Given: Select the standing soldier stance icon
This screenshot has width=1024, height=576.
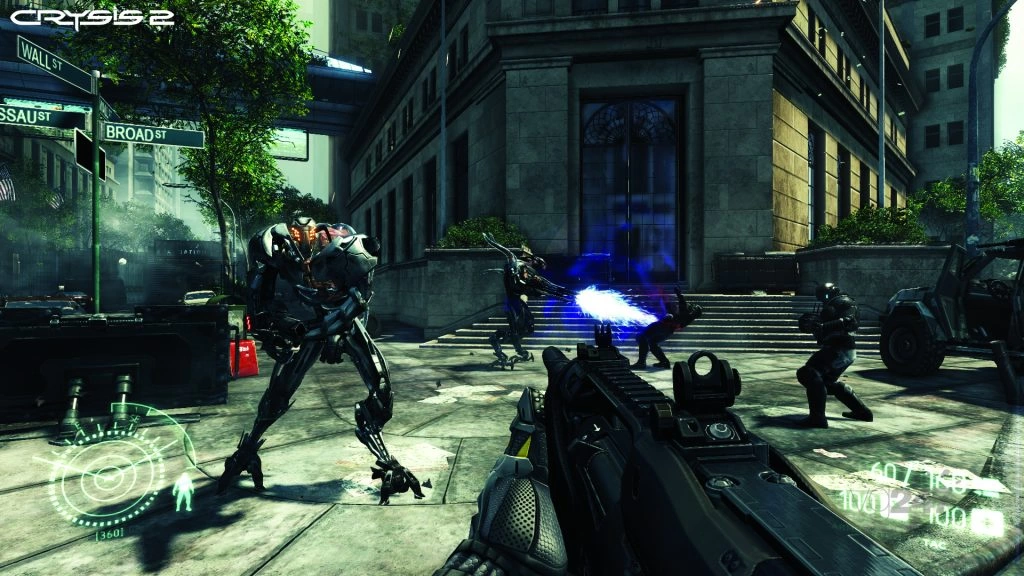Looking at the screenshot, I should click(x=183, y=493).
